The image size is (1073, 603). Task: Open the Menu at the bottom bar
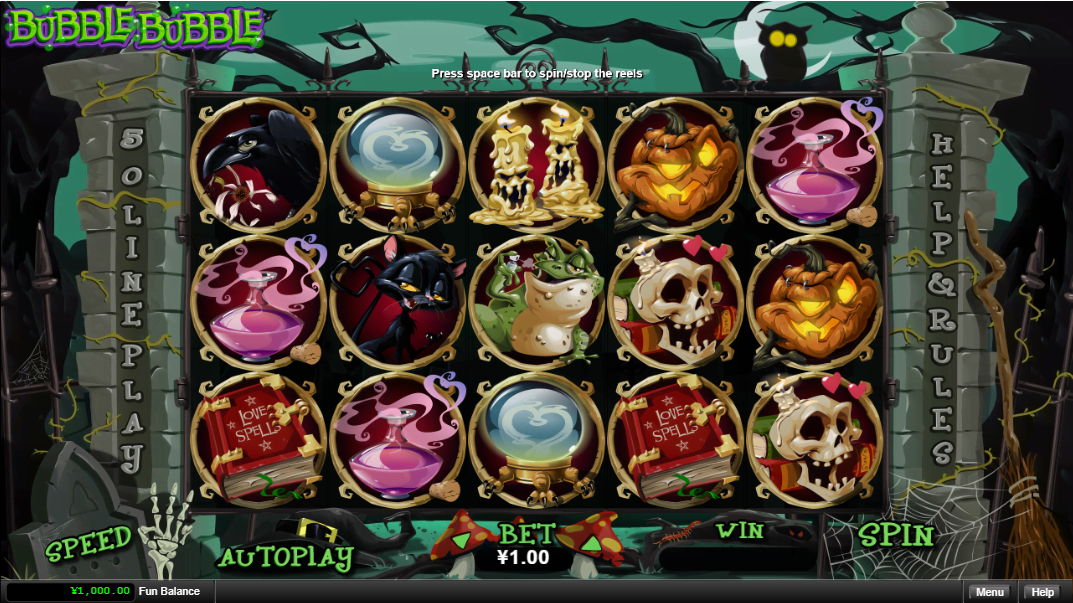(x=989, y=592)
